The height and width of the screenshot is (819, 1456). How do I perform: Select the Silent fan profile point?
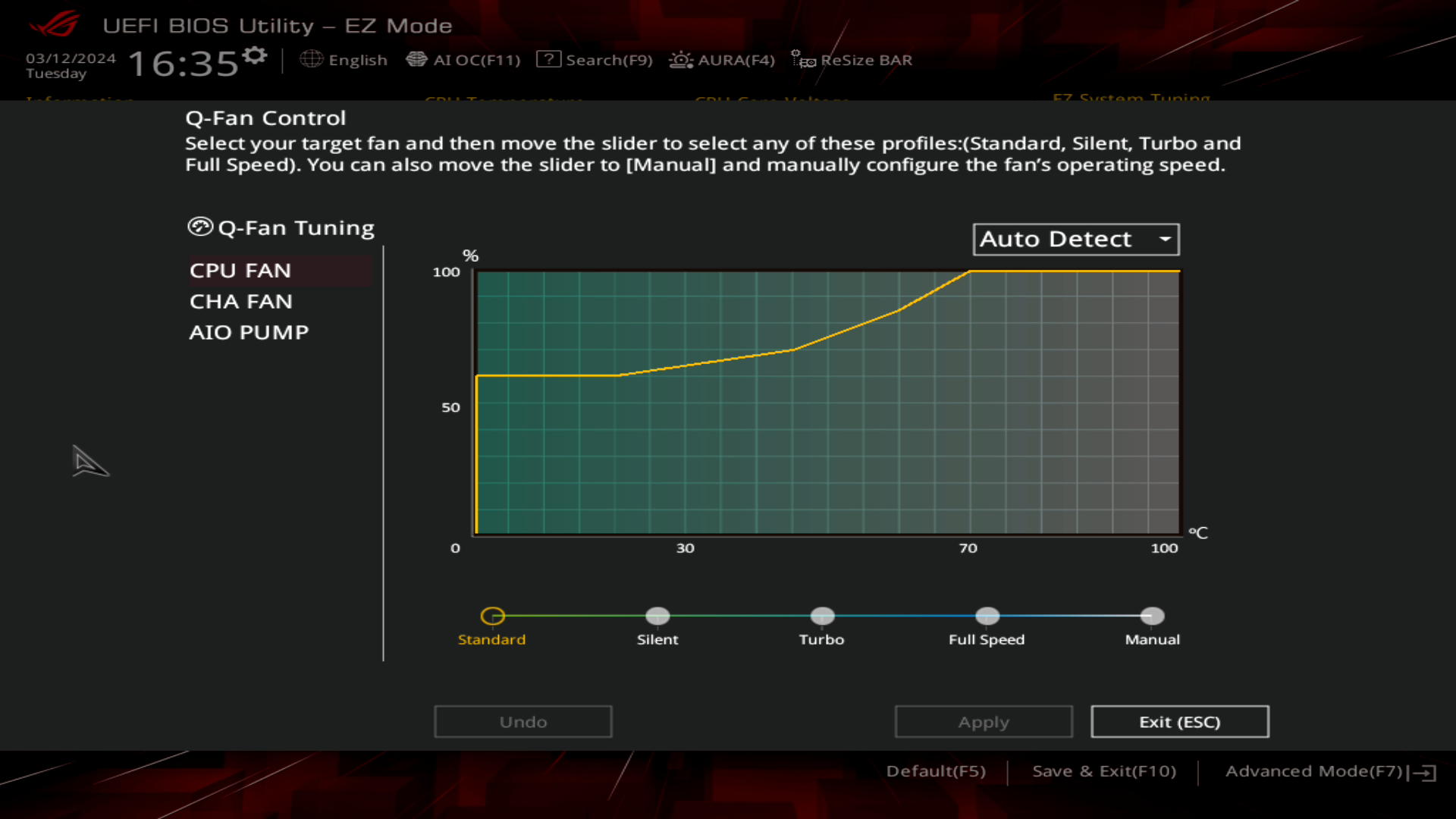(657, 616)
